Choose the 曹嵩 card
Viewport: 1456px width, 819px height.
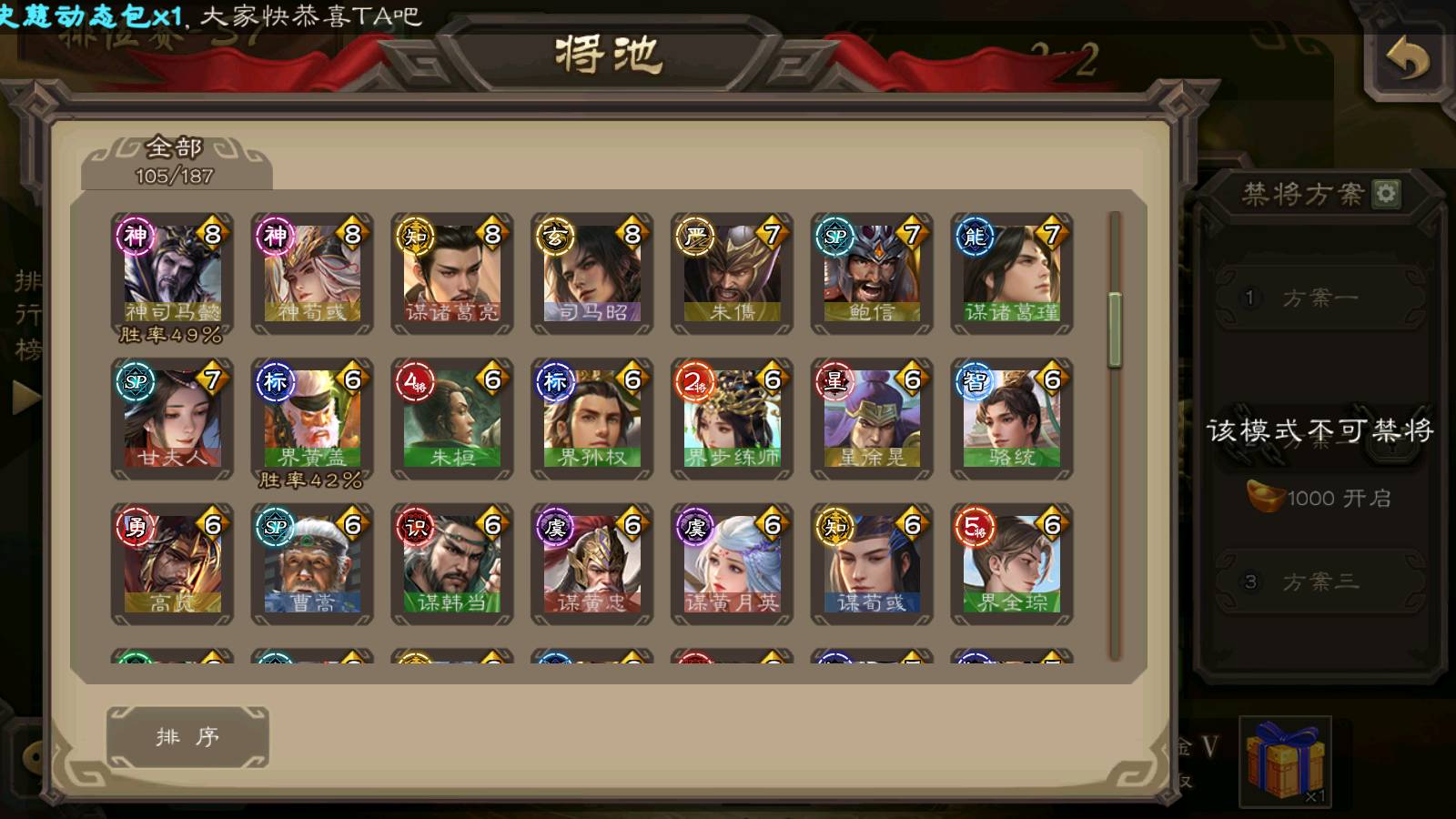click(x=312, y=564)
